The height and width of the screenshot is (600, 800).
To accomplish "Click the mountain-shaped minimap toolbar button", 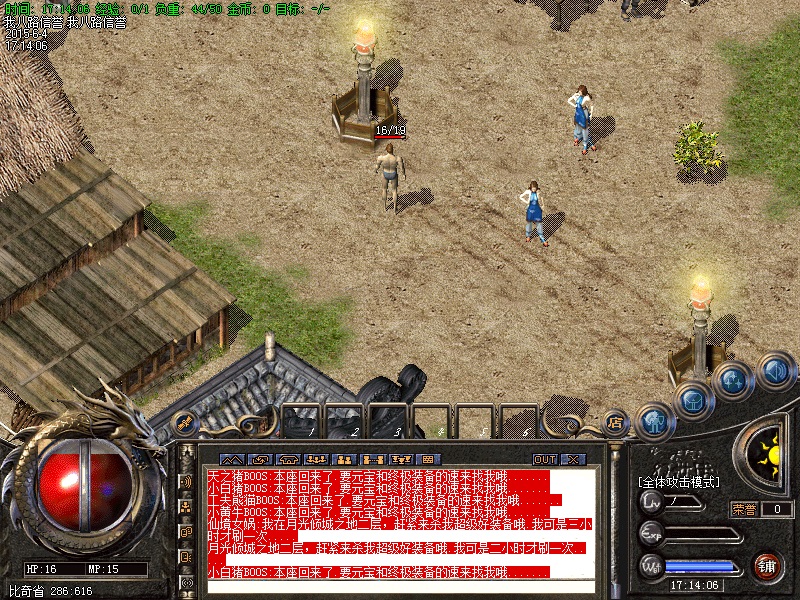I will click(232, 459).
